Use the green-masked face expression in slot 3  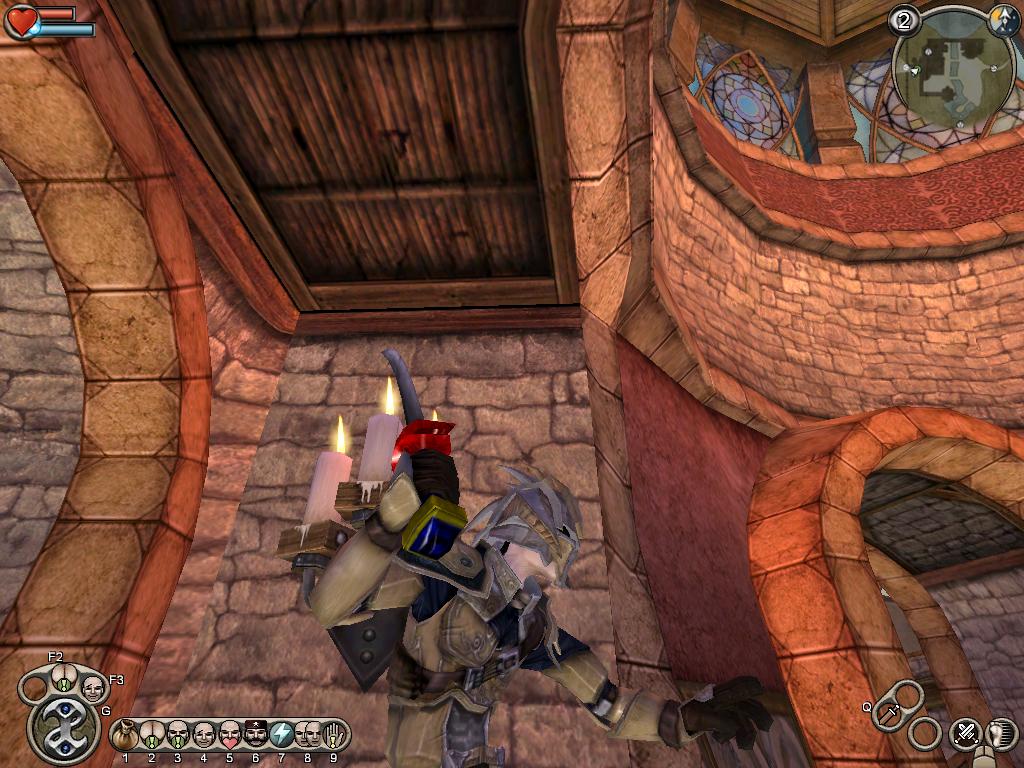(177, 736)
